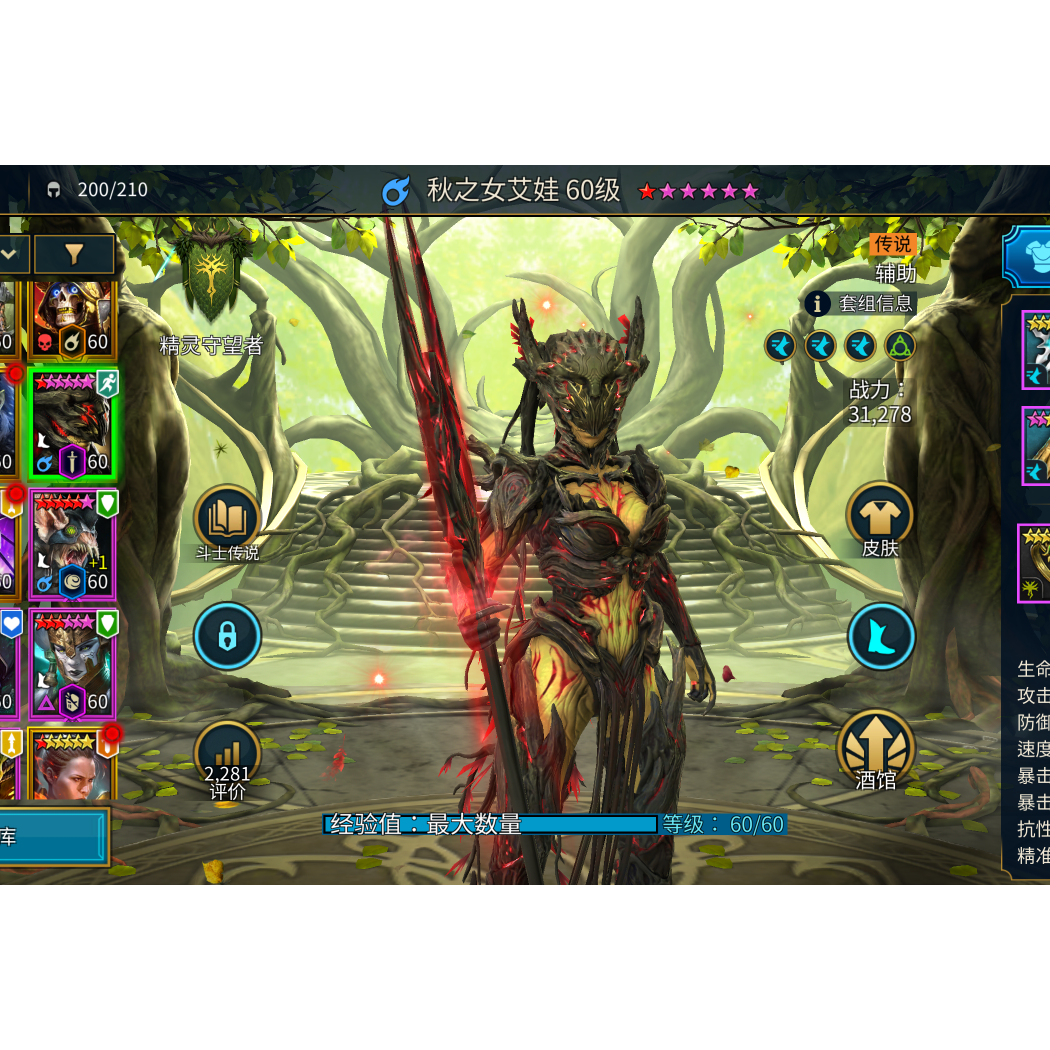This screenshot has width=1050, height=1050.
Task: Click the teal boot icon button
Action: click(881, 636)
